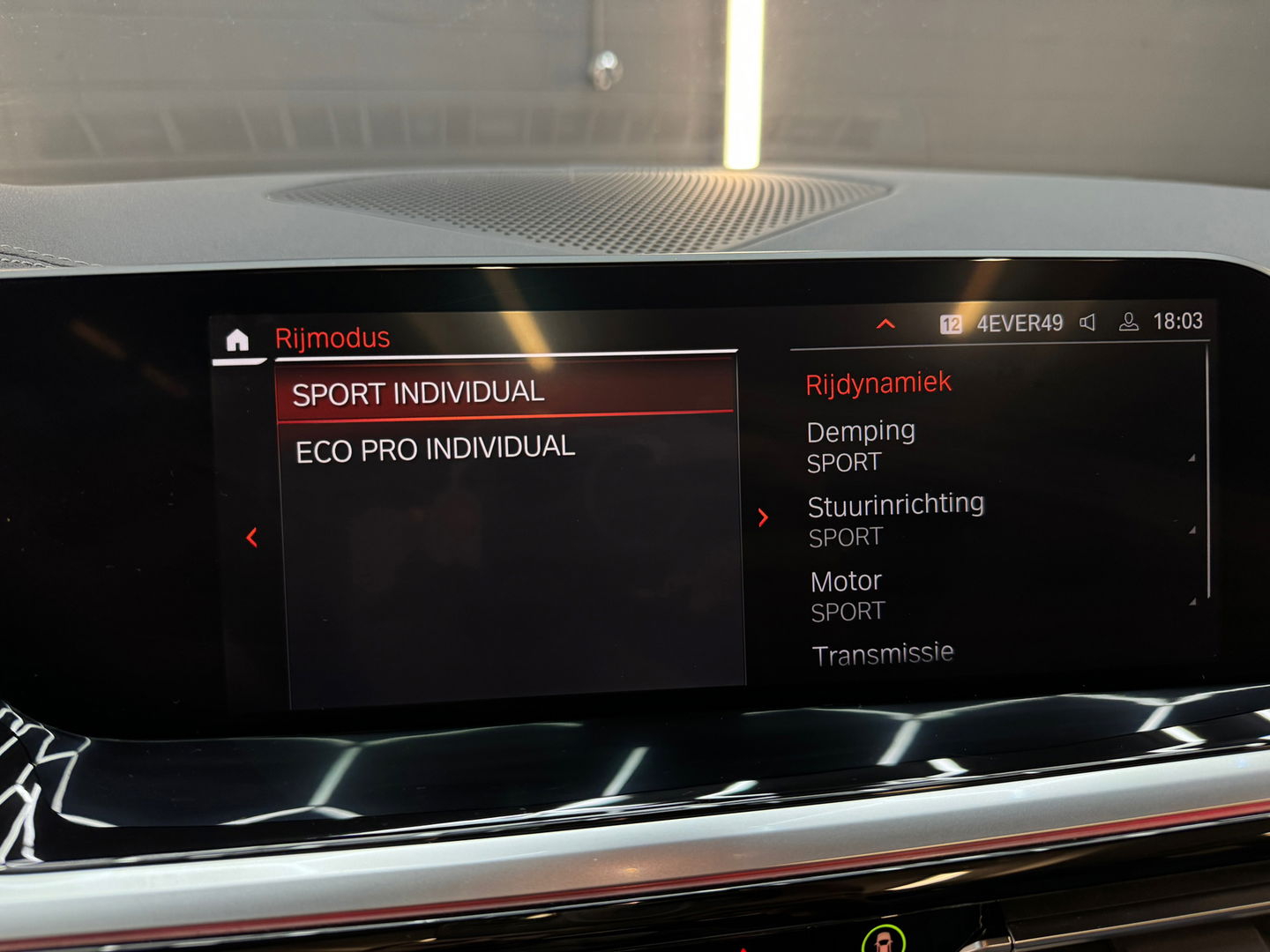The width and height of the screenshot is (1270, 952).
Task: Select the media source 12 icon
Action: point(951,323)
